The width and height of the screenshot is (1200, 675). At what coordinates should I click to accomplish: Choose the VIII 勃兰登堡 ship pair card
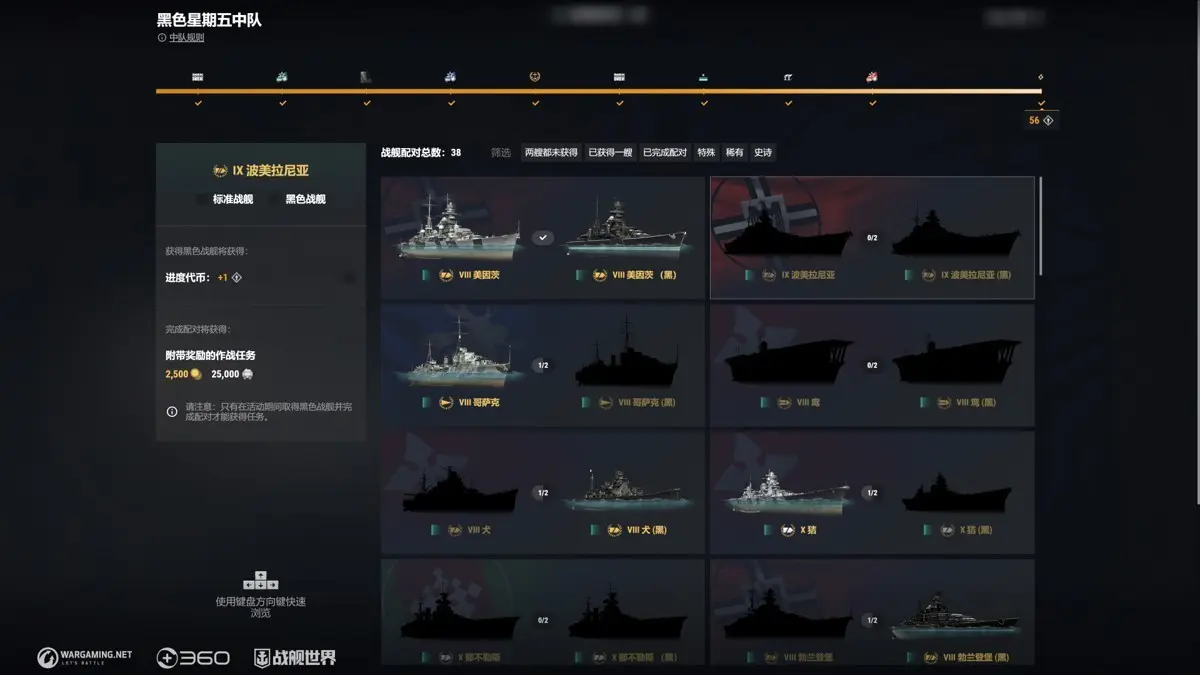(x=871, y=613)
